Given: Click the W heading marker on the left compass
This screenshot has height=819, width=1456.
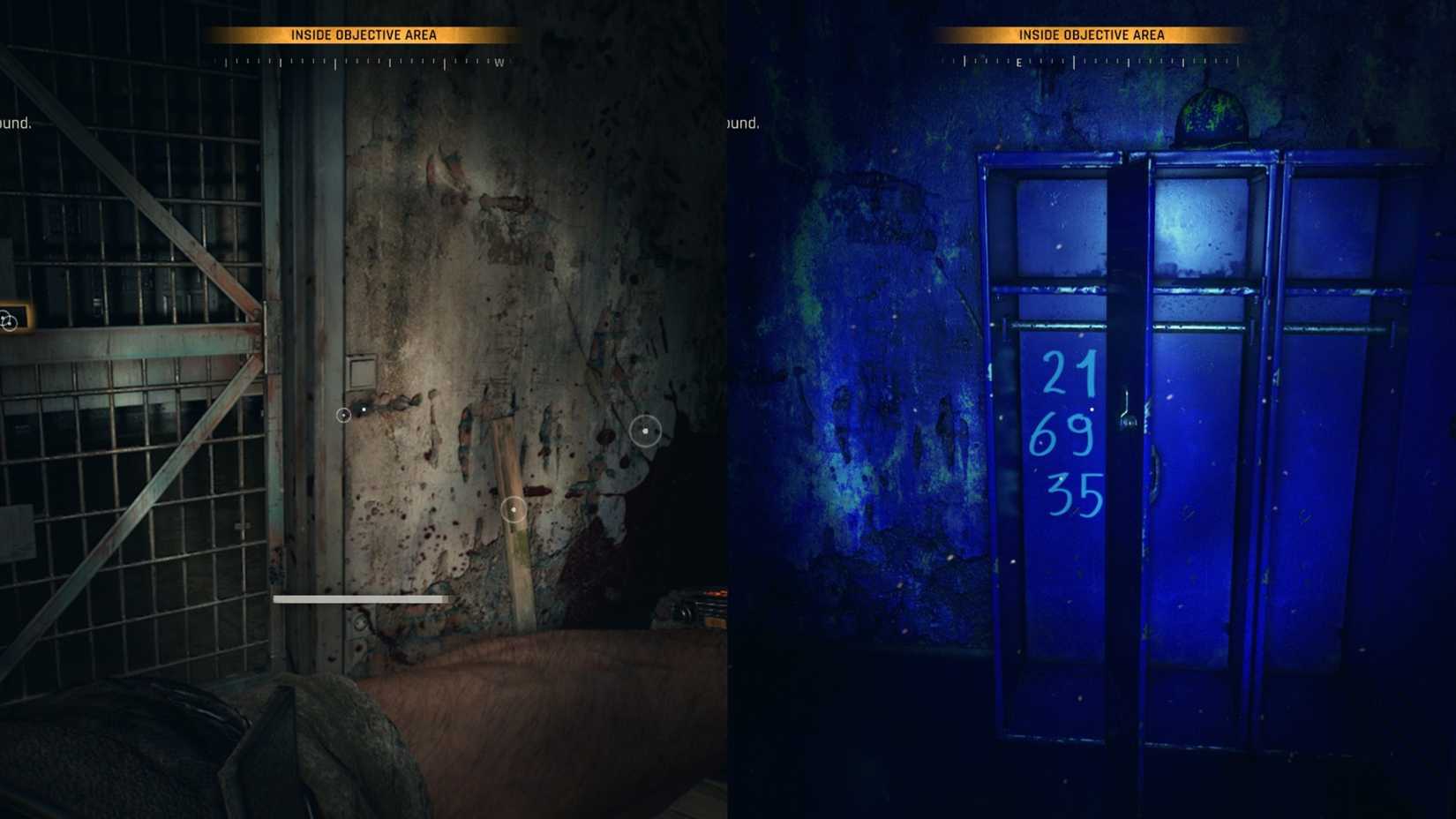Looking at the screenshot, I should pos(499,63).
